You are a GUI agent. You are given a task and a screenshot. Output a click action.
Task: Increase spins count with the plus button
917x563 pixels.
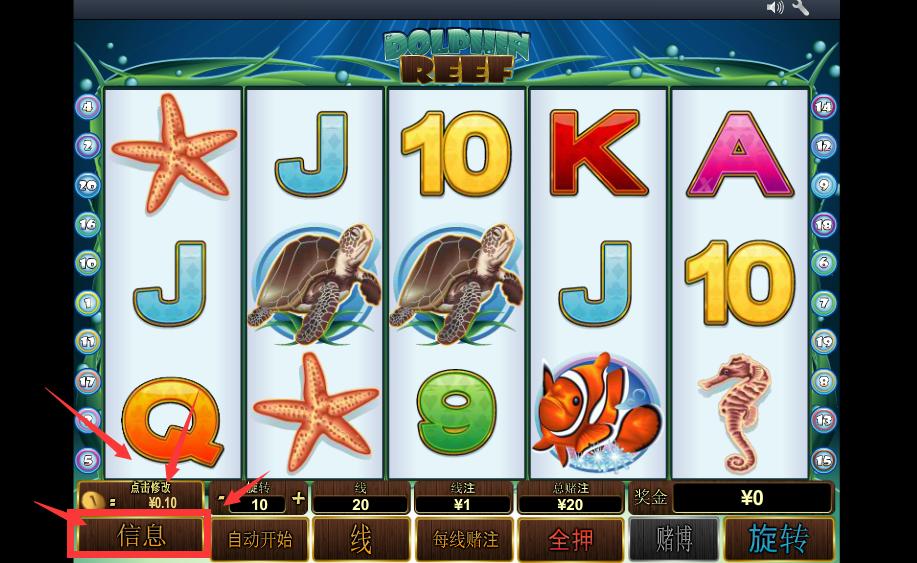pyautogui.click(x=299, y=497)
